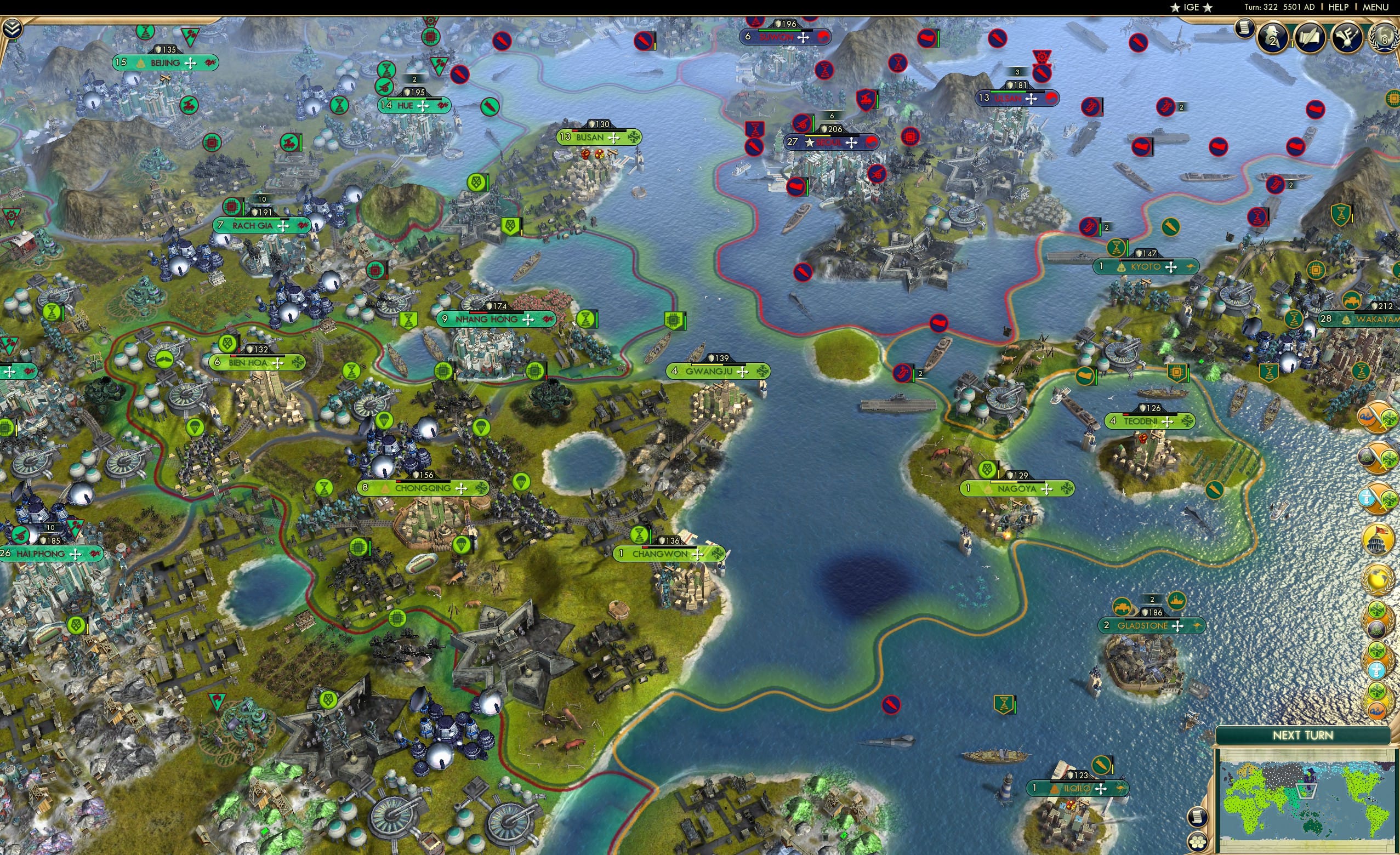Expand the notification panel via top-left double chevron
1400x855 pixels.
pyautogui.click(x=13, y=27)
